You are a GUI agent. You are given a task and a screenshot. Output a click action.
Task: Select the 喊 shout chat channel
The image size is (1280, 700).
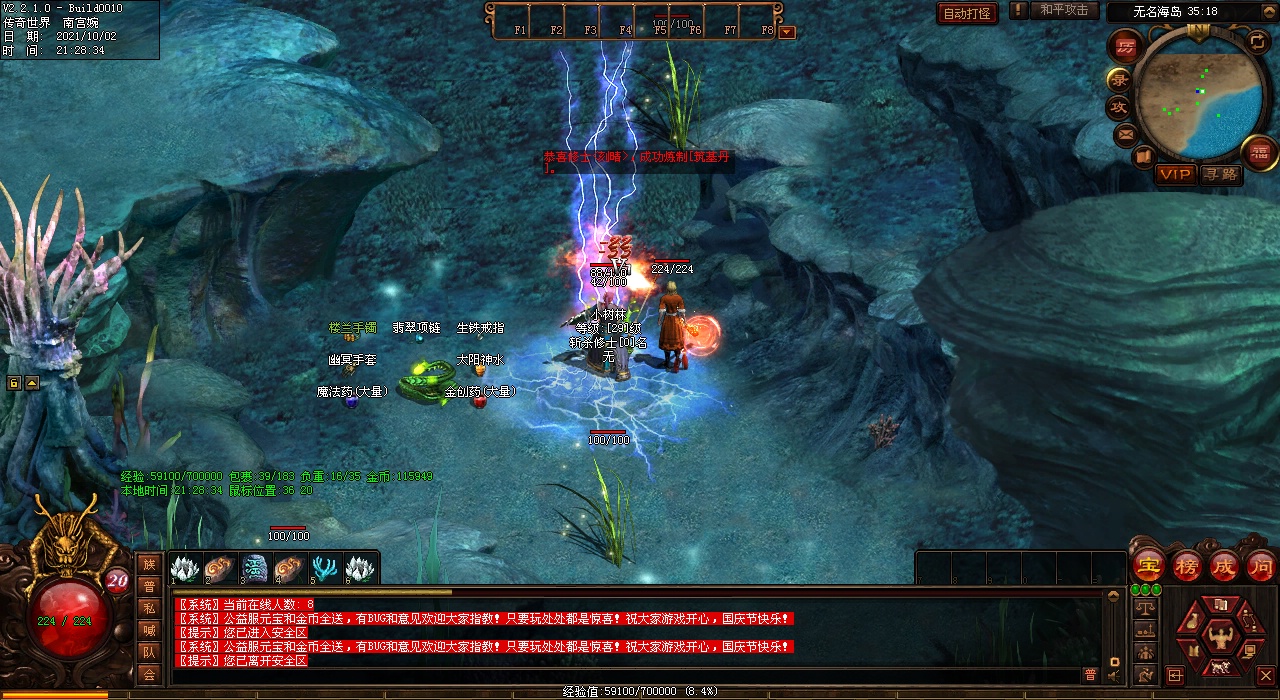pos(149,630)
